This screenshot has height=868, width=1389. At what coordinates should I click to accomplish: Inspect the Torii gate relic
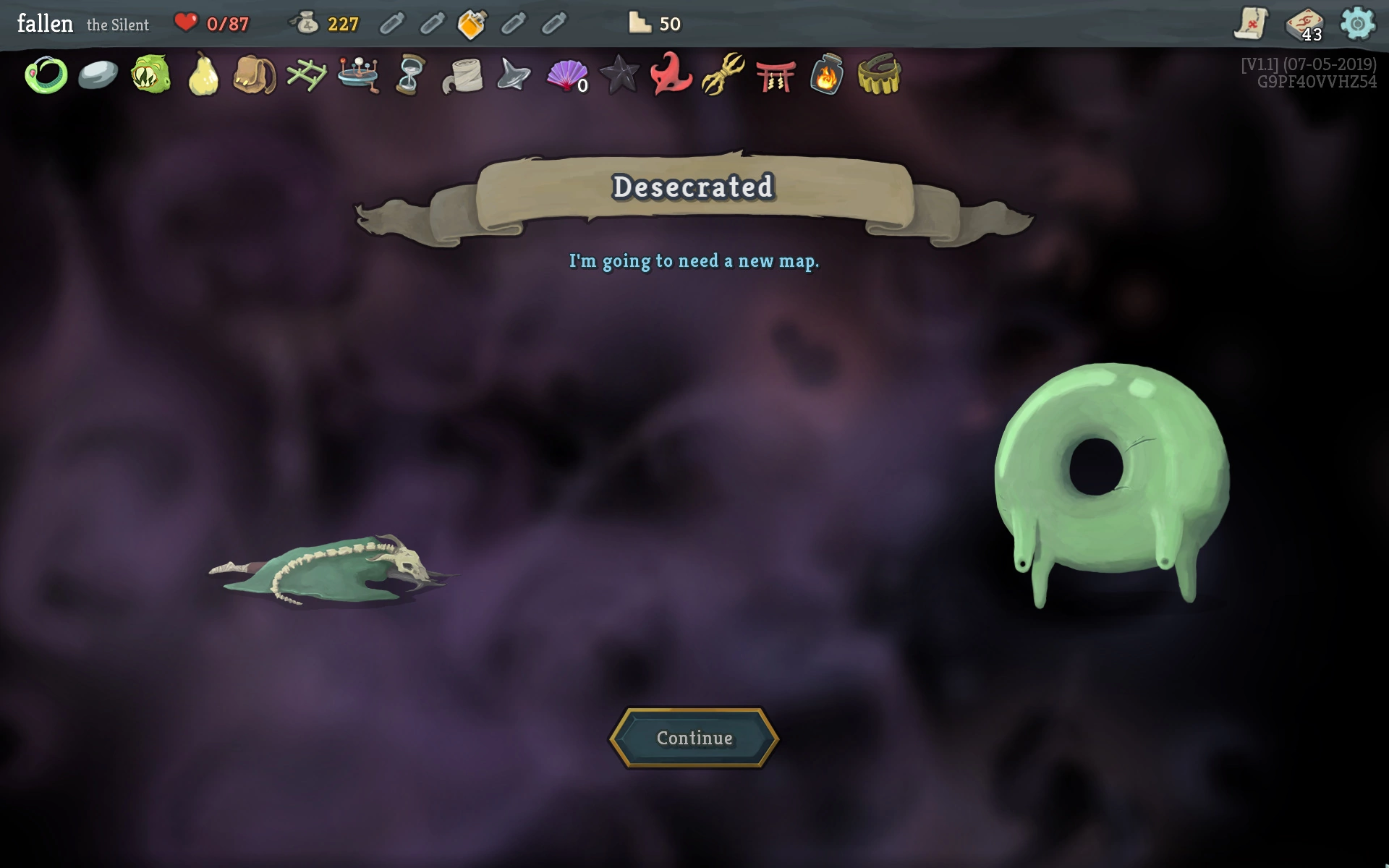point(775,75)
